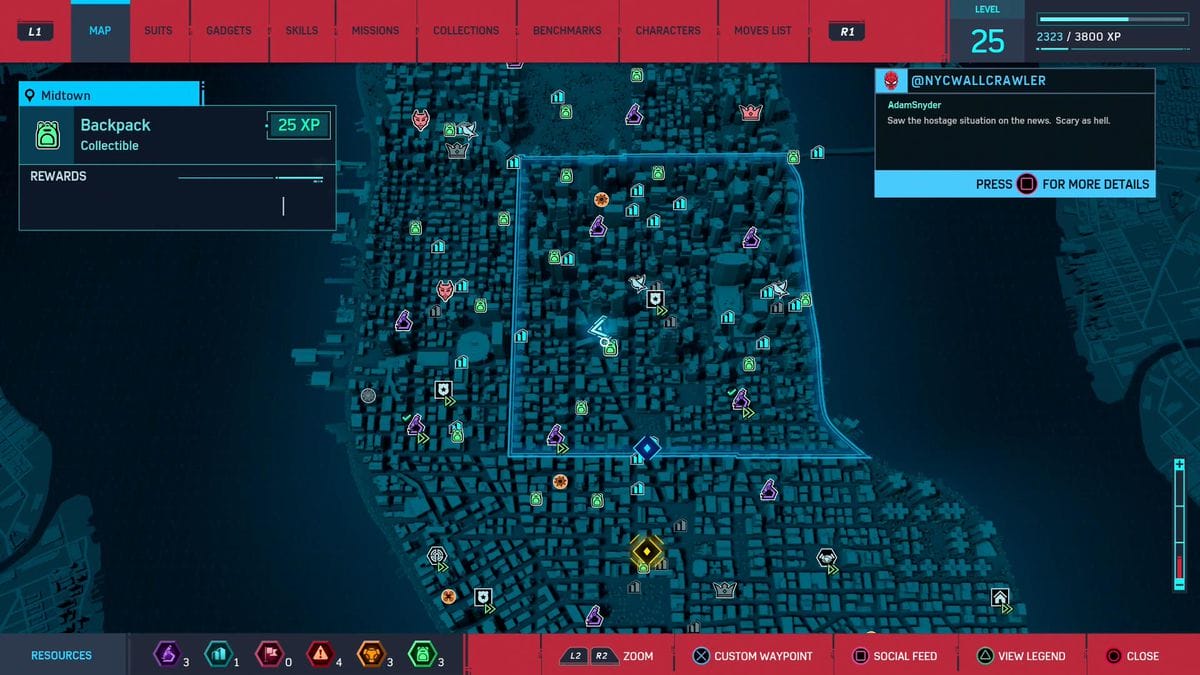1200x675 pixels.
Task: Select the Skills tab
Action: point(302,31)
